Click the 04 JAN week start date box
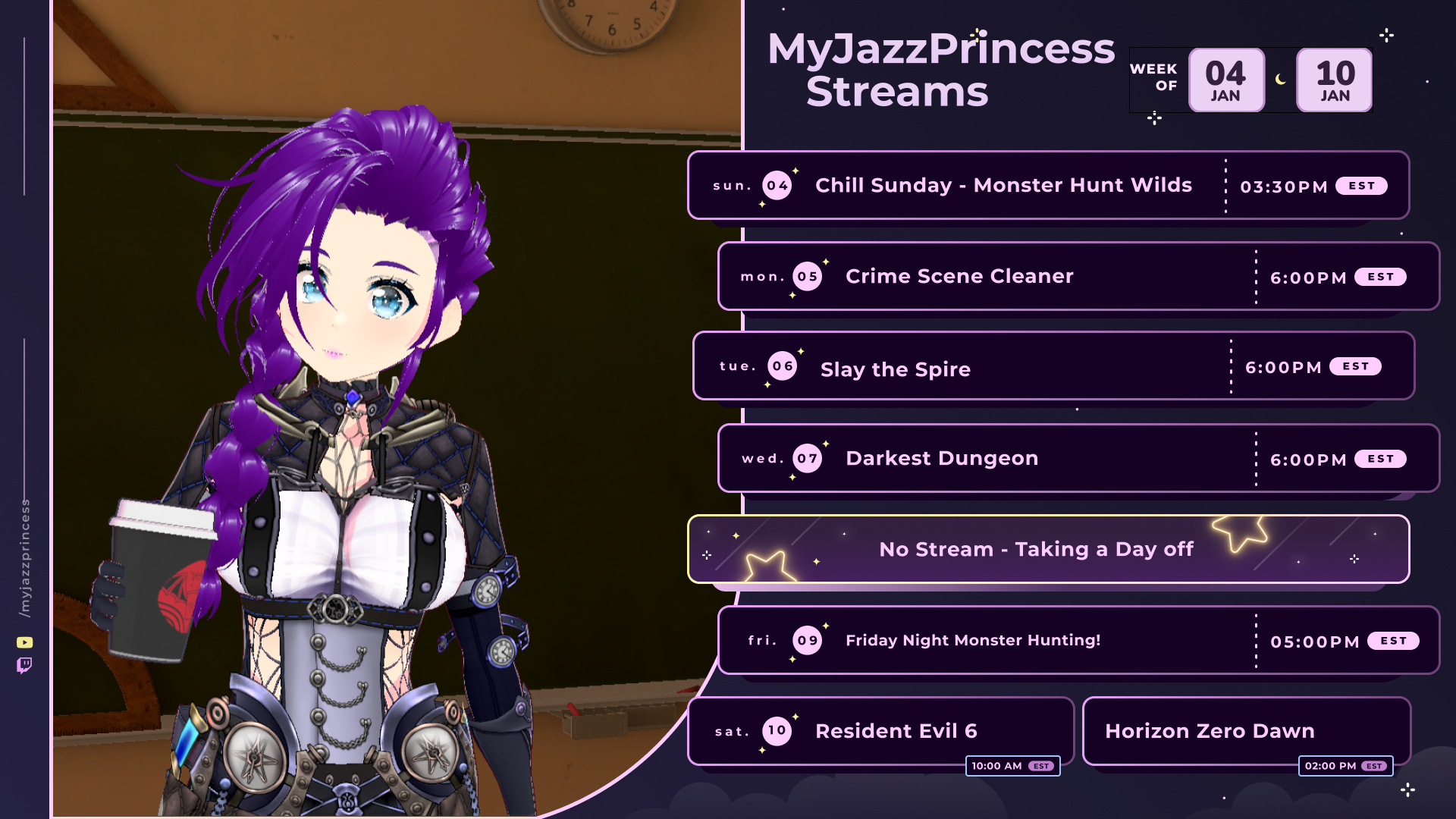 tap(1225, 80)
